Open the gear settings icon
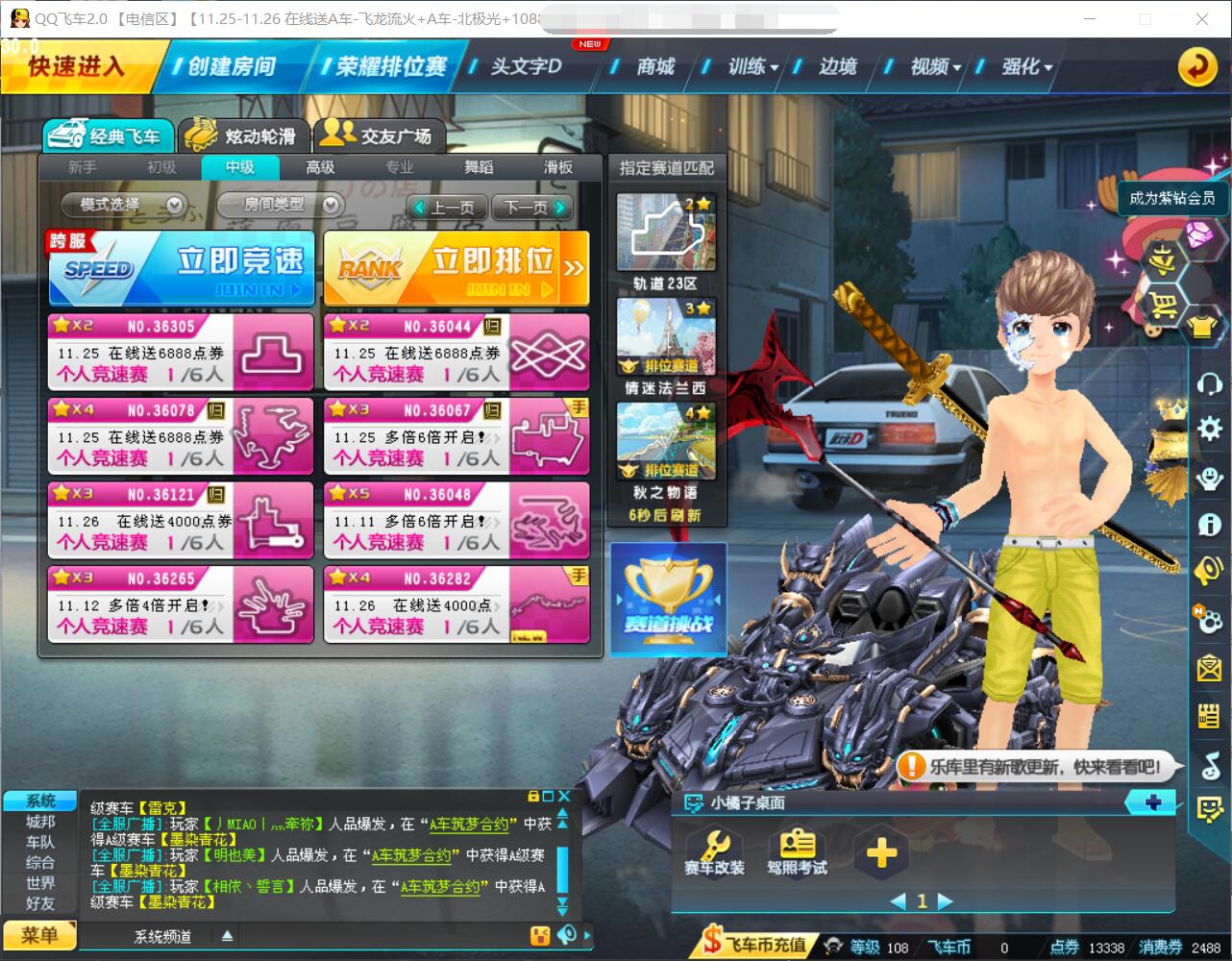 (1209, 429)
